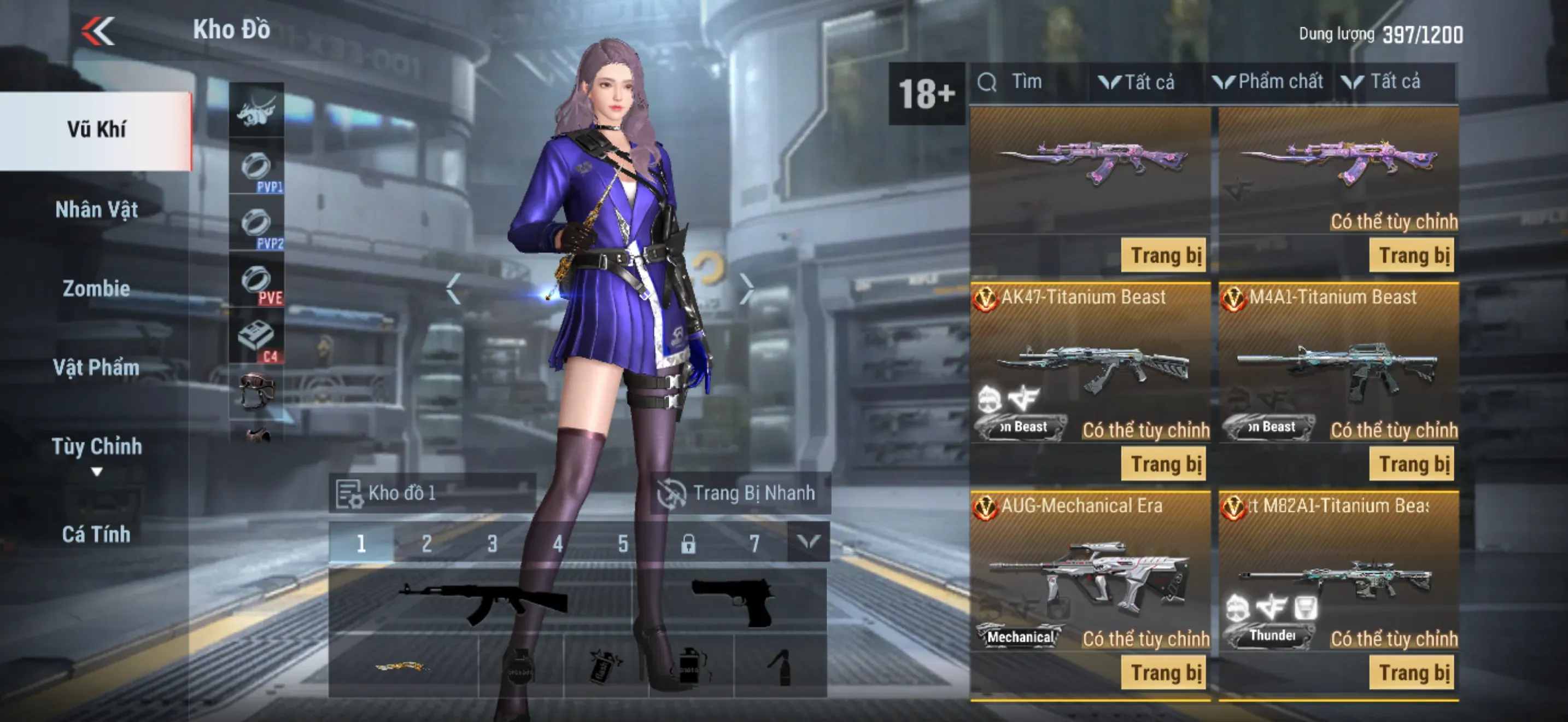Go back with the double-arrow button
This screenshot has height=722, width=1568.
pos(98,31)
